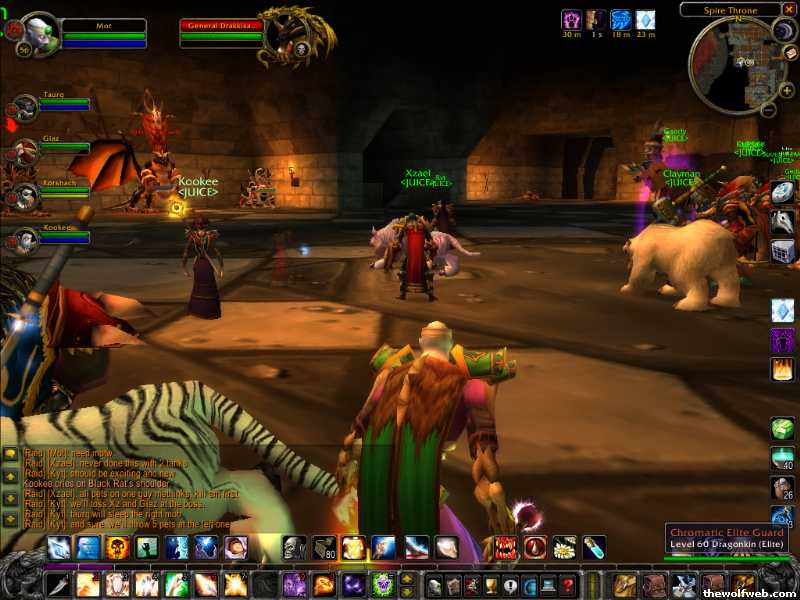This screenshot has height=600, width=800.
Task: Use the skull icon on upper action bar
Action: pyautogui.click(x=294, y=547)
